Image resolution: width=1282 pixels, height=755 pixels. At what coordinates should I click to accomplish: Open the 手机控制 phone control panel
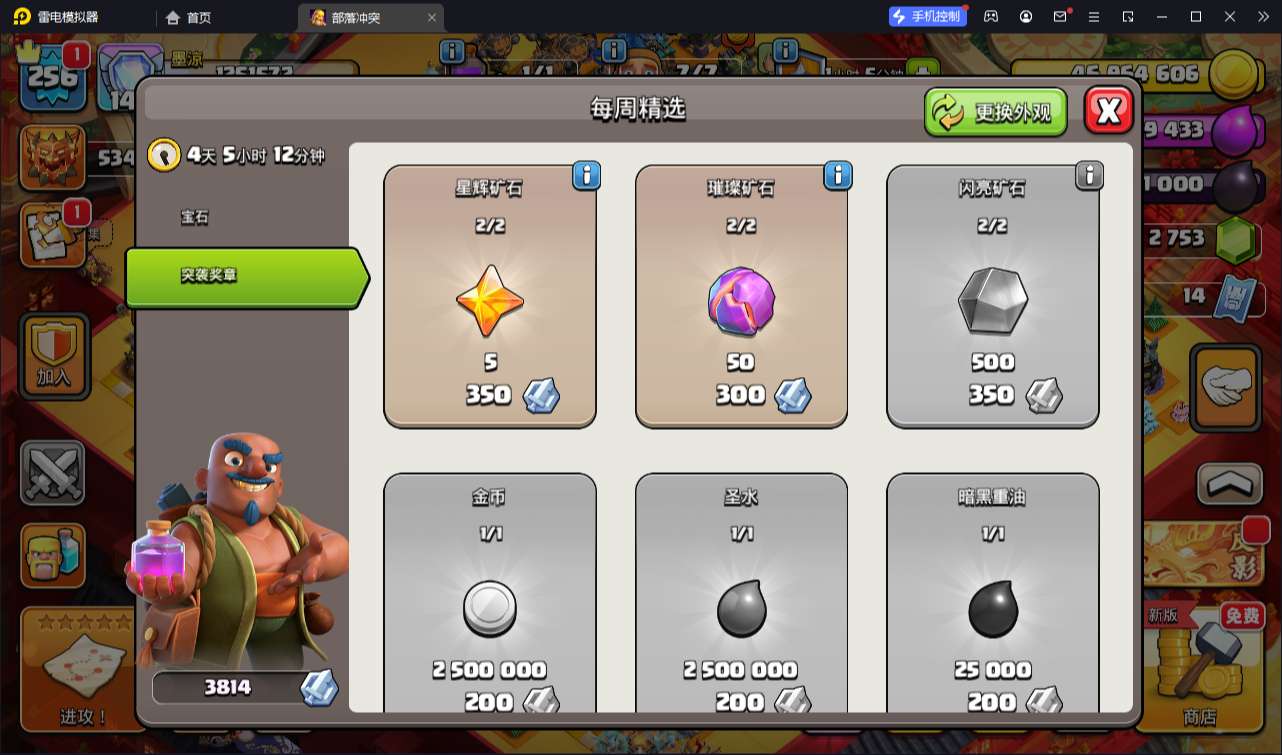click(926, 17)
